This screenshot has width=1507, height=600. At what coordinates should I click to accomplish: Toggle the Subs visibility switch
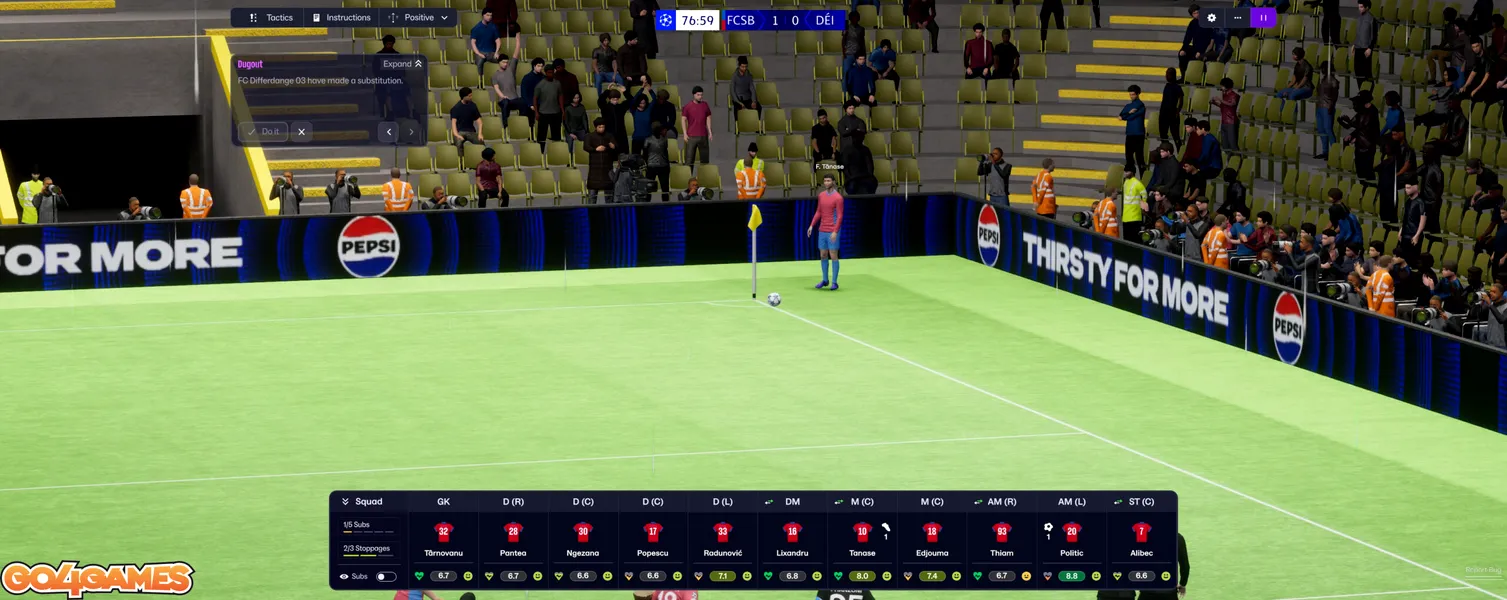[x=385, y=576]
